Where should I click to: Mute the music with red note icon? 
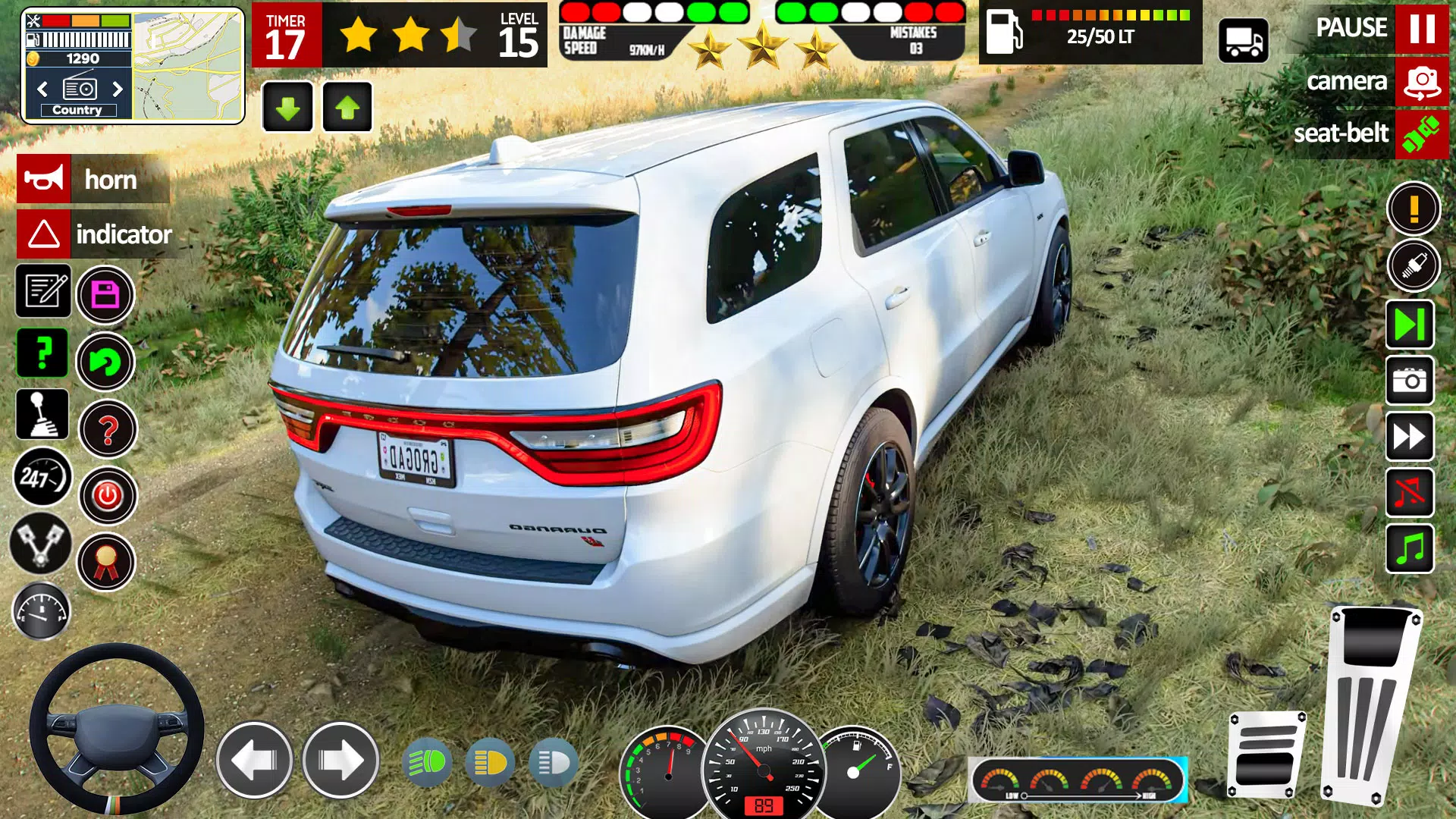point(1410,493)
